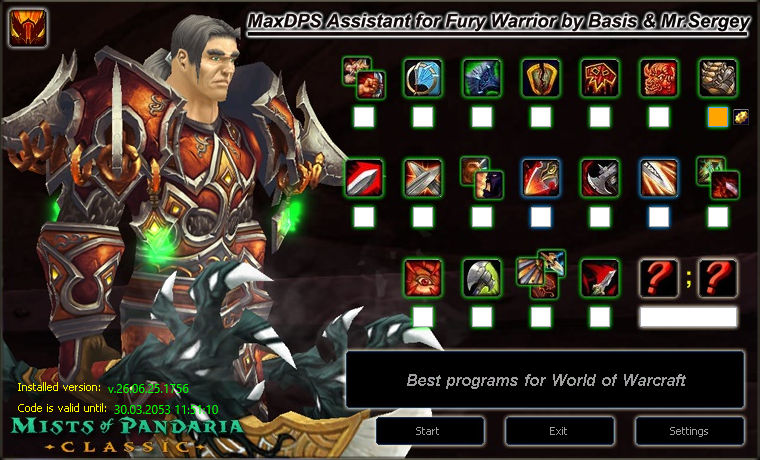Choose the red eye ability icon
The width and height of the screenshot is (760, 460).
point(423,278)
